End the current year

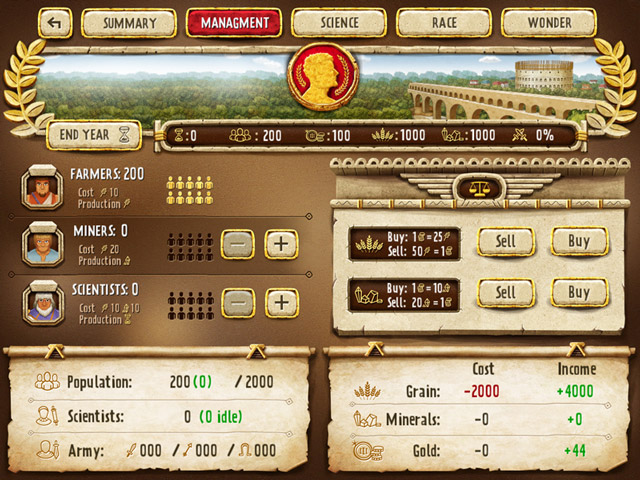click(96, 134)
